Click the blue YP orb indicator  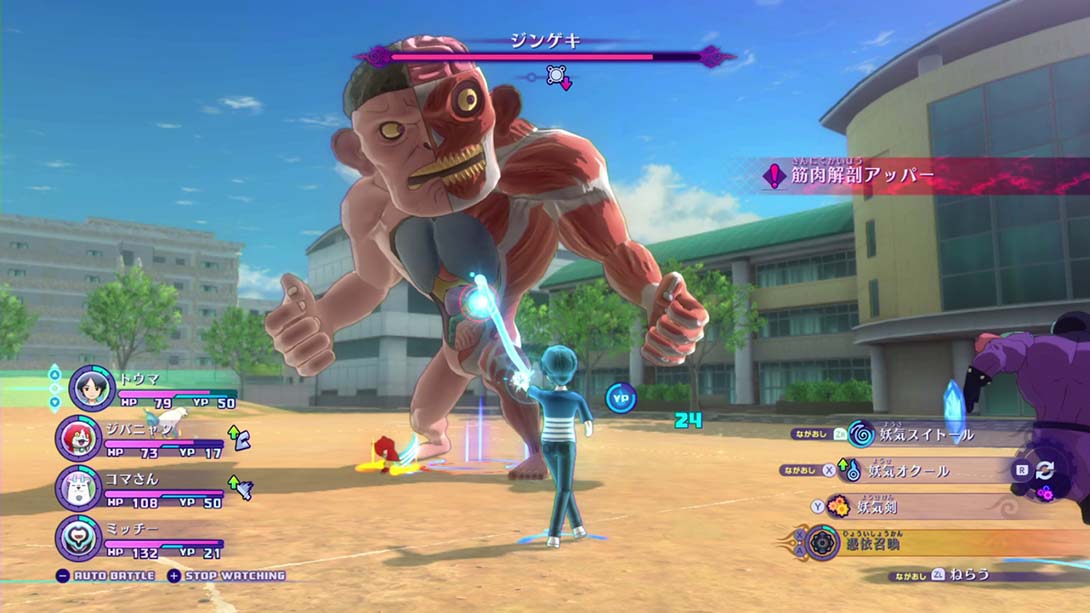point(622,398)
